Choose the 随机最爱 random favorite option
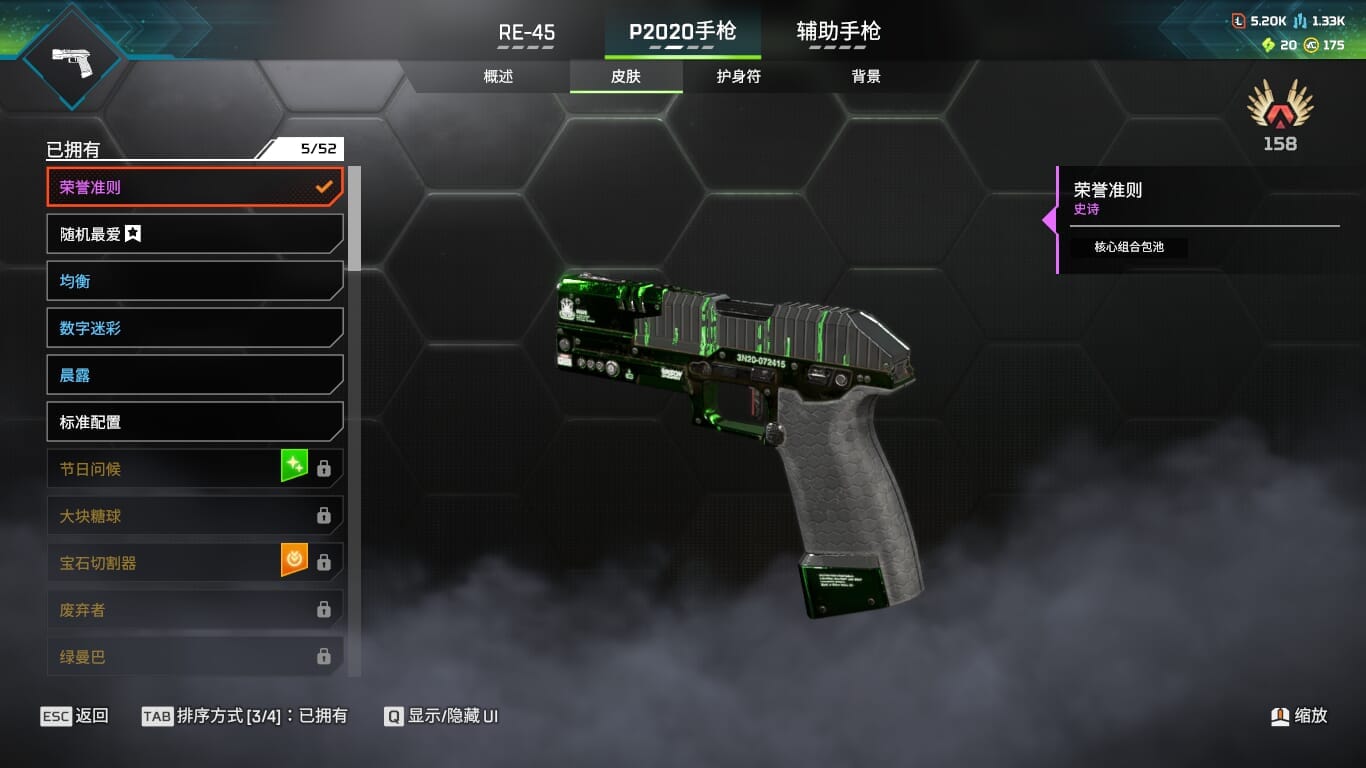Viewport: 1366px width, 768px height. (194, 234)
